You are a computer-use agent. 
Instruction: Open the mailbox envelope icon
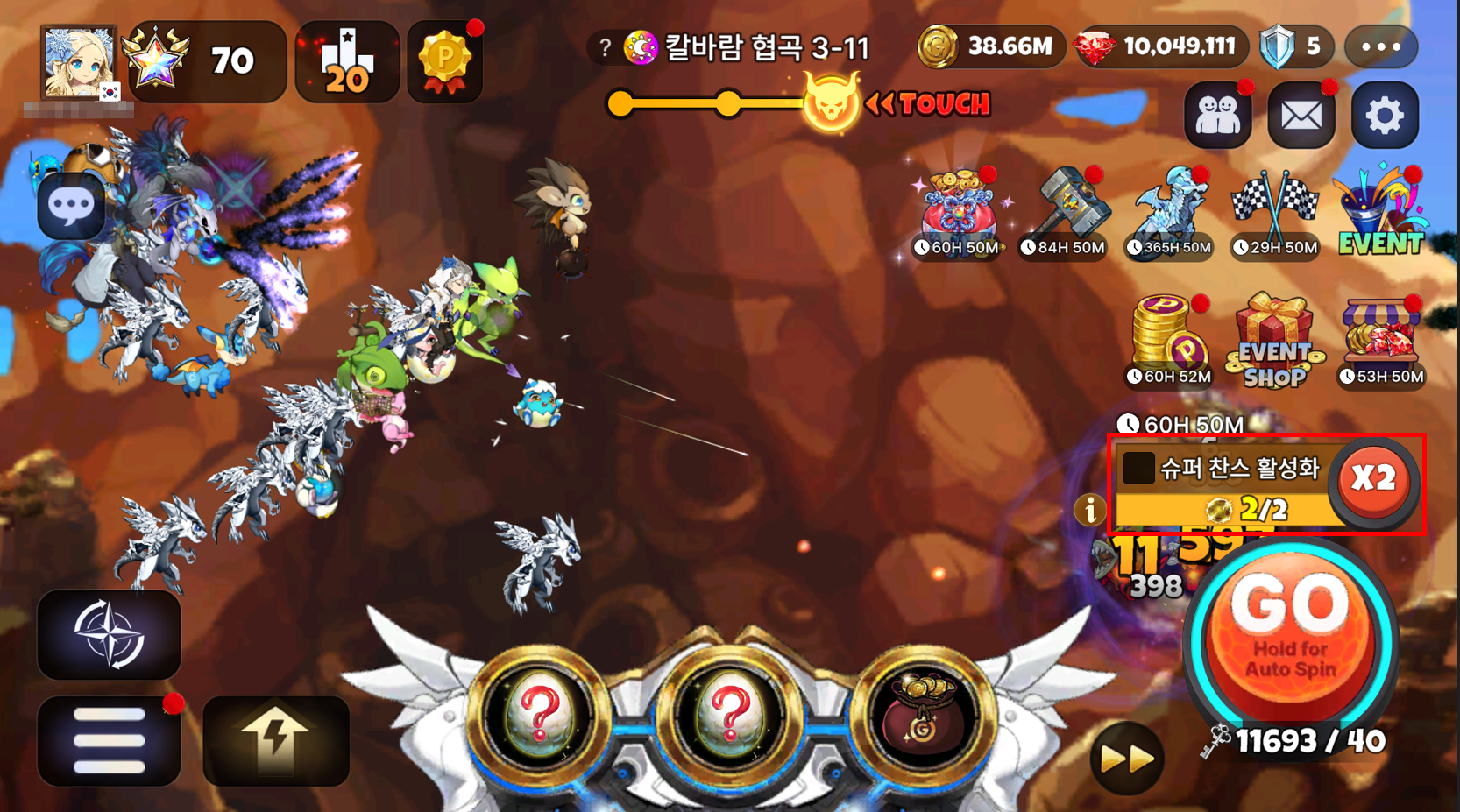[1301, 116]
